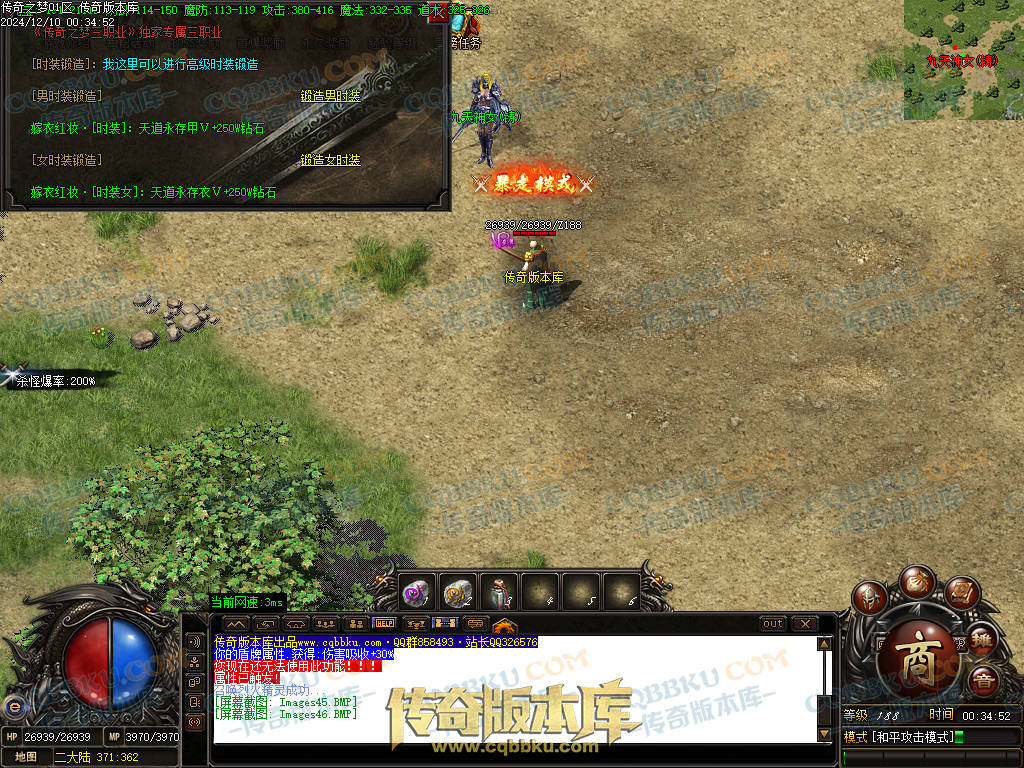Use the purple scroll in hotbar slot 1
The height and width of the screenshot is (768, 1024).
(416, 593)
